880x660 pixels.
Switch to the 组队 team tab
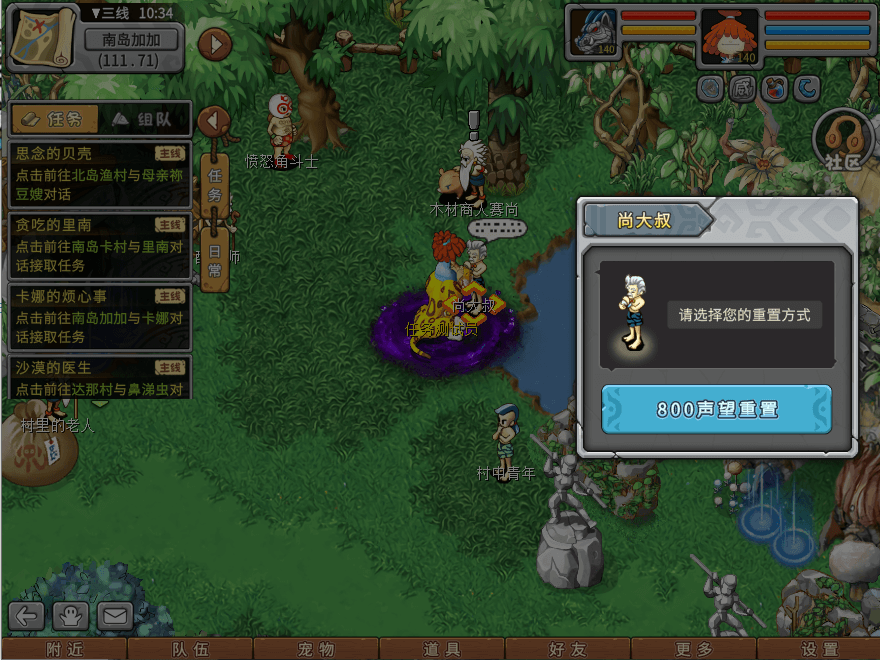(143, 119)
